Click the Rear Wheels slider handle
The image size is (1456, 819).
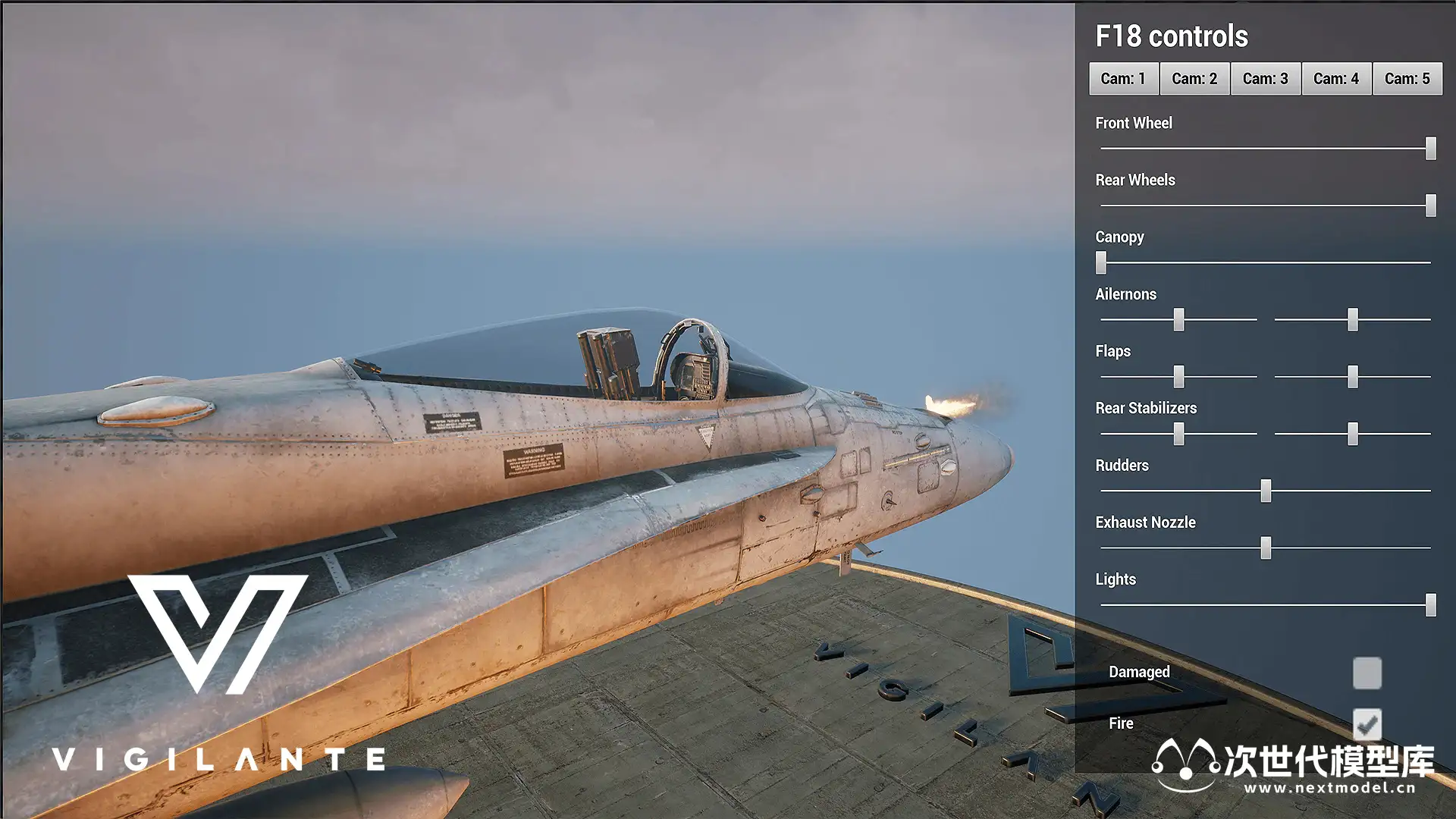pos(1431,206)
